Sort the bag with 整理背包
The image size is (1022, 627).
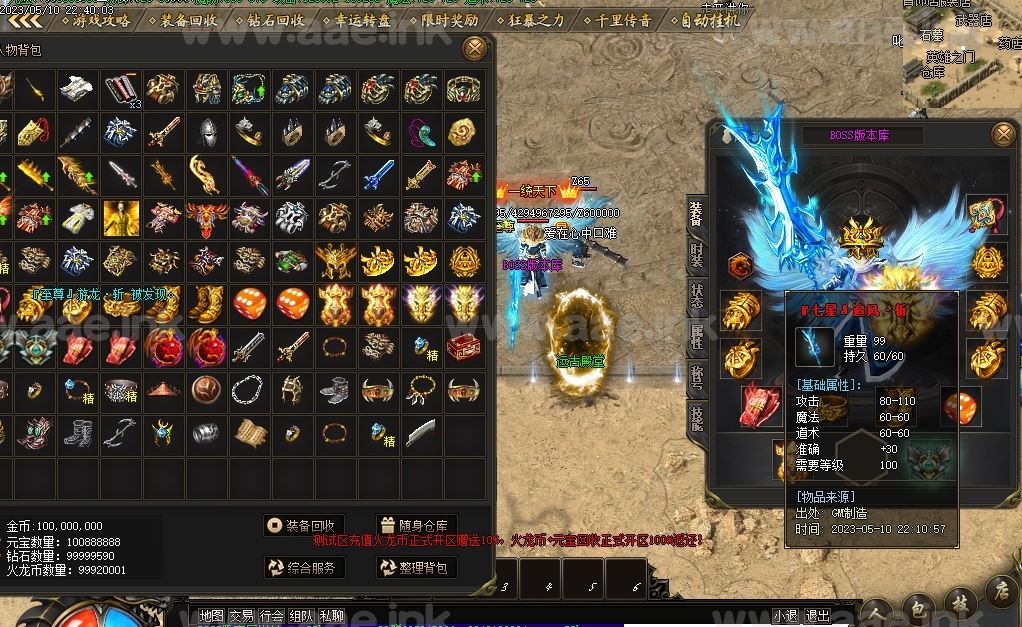(x=417, y=568)
